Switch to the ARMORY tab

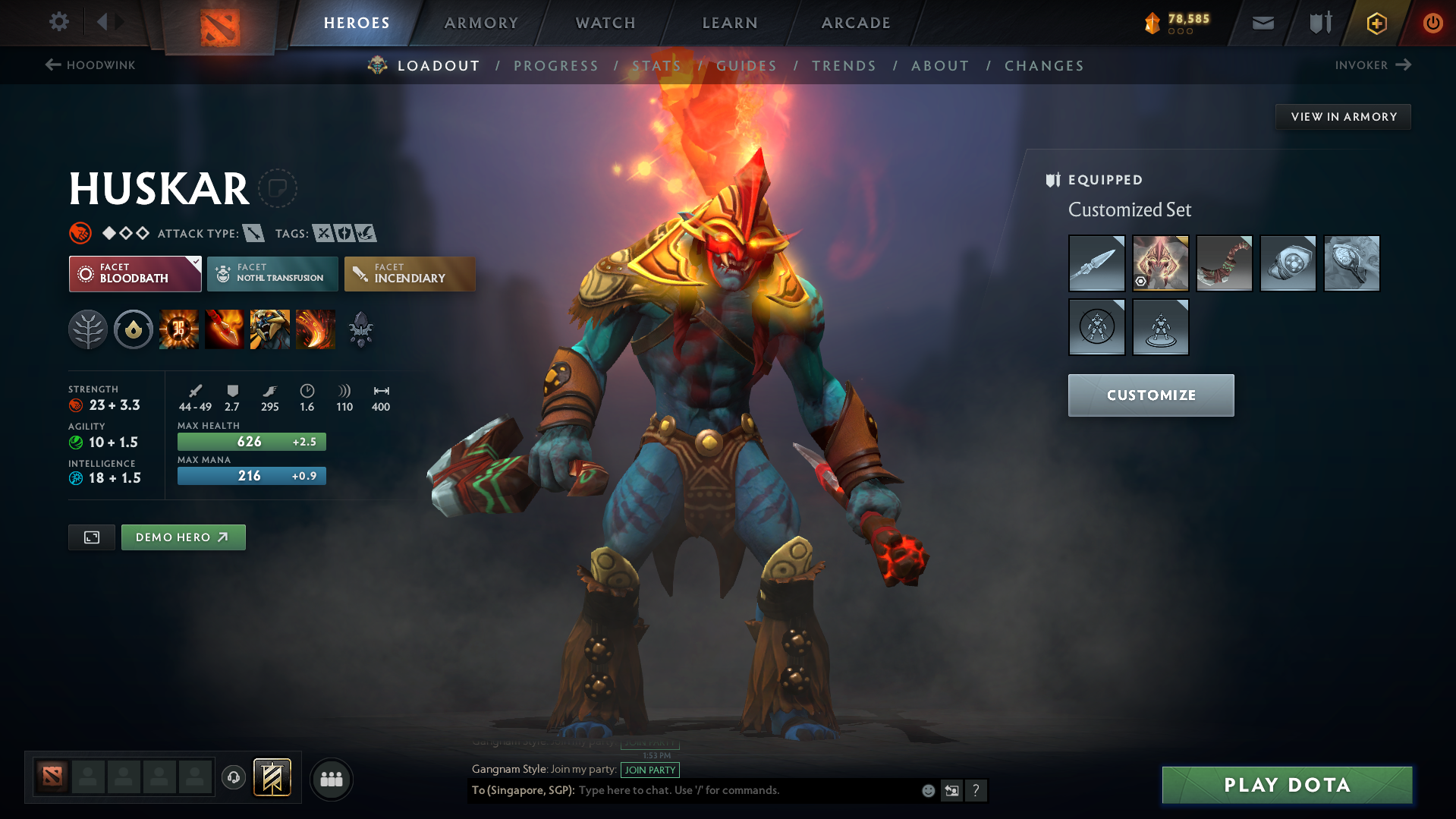coord(481,23)
